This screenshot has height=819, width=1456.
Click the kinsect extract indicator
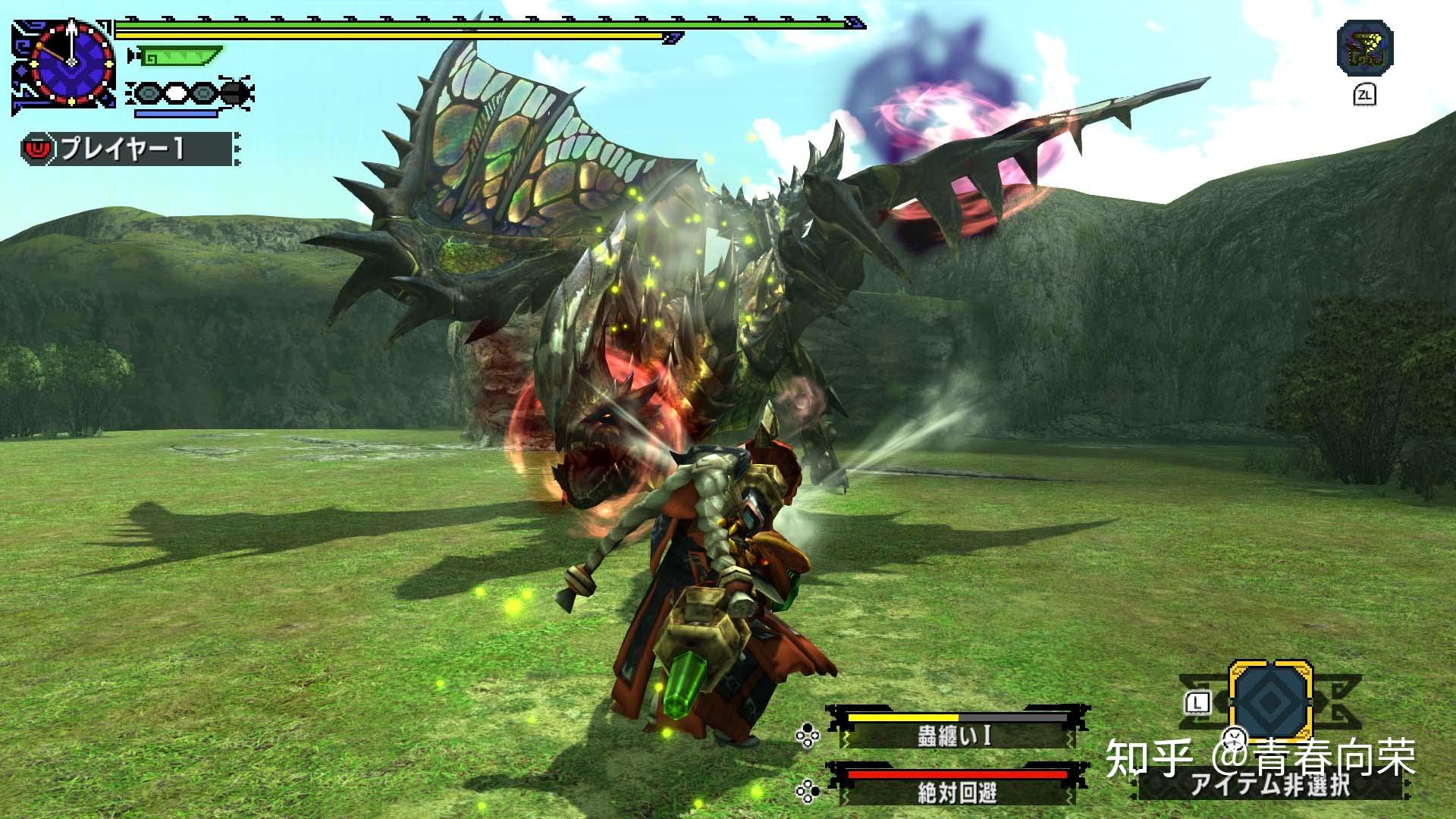tap(192, 95)
